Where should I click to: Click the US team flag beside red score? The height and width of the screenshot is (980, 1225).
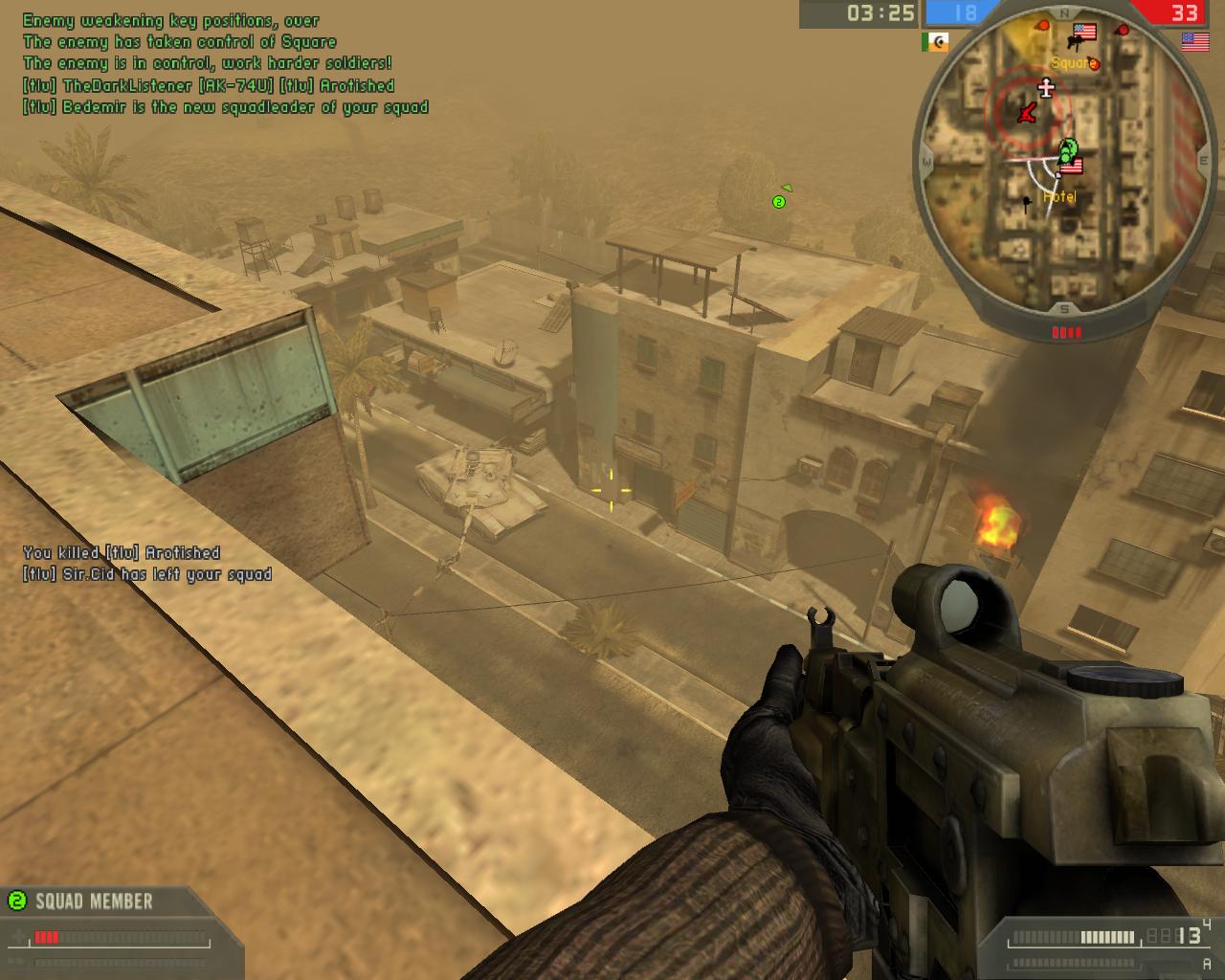point(1194,41)
